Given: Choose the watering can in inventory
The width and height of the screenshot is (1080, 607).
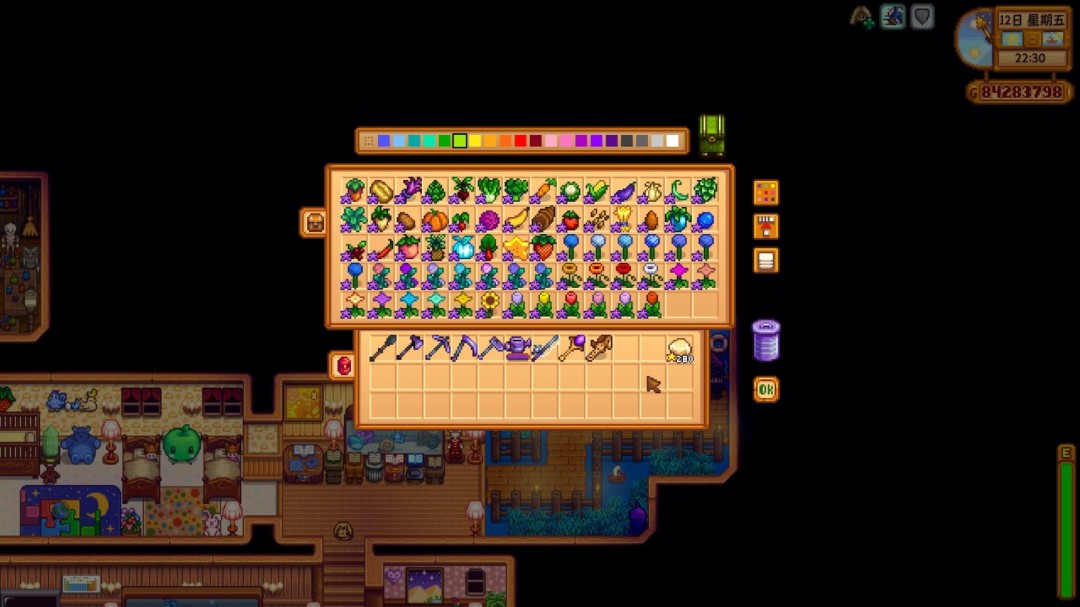Looking at the screenshot, I should (x=517, y=348).
